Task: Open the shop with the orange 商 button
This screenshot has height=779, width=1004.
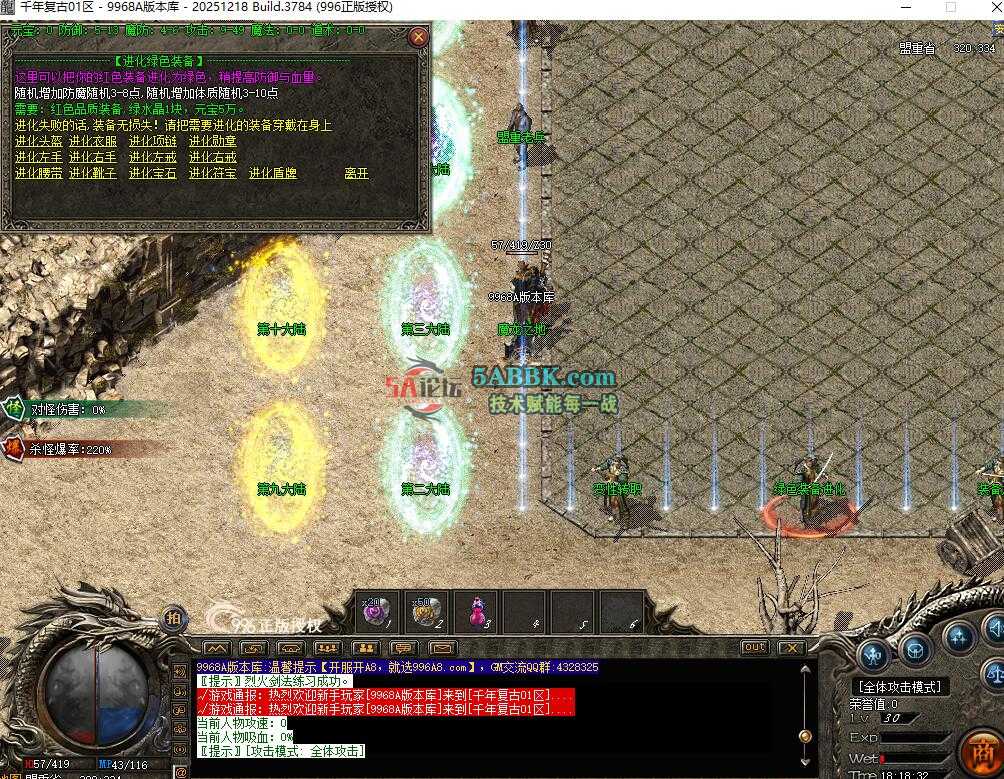Action: 980,750
